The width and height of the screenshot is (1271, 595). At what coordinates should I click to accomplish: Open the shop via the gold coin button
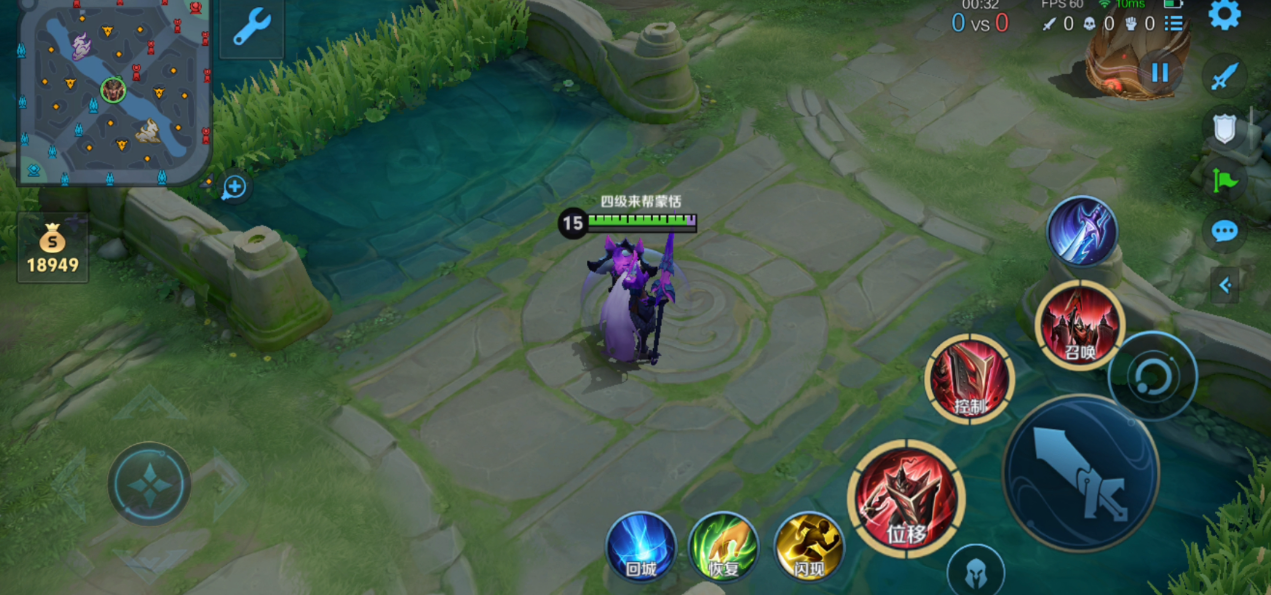coord(52,248)
